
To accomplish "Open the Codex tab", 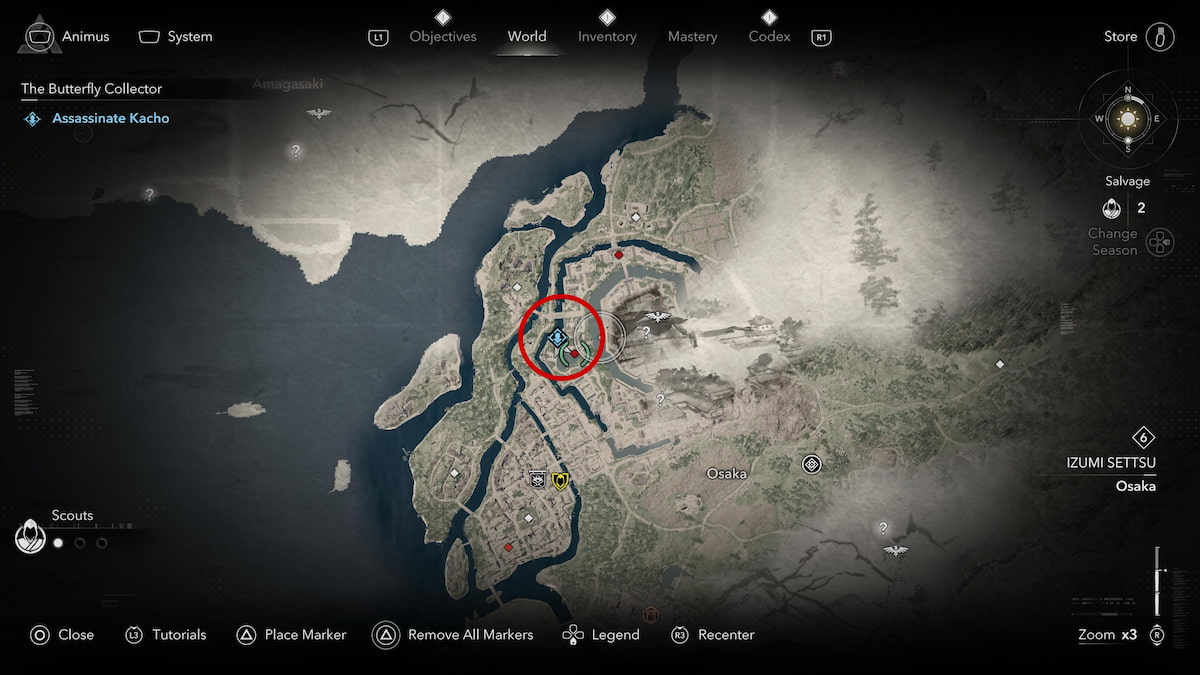I will pos(769,37).
